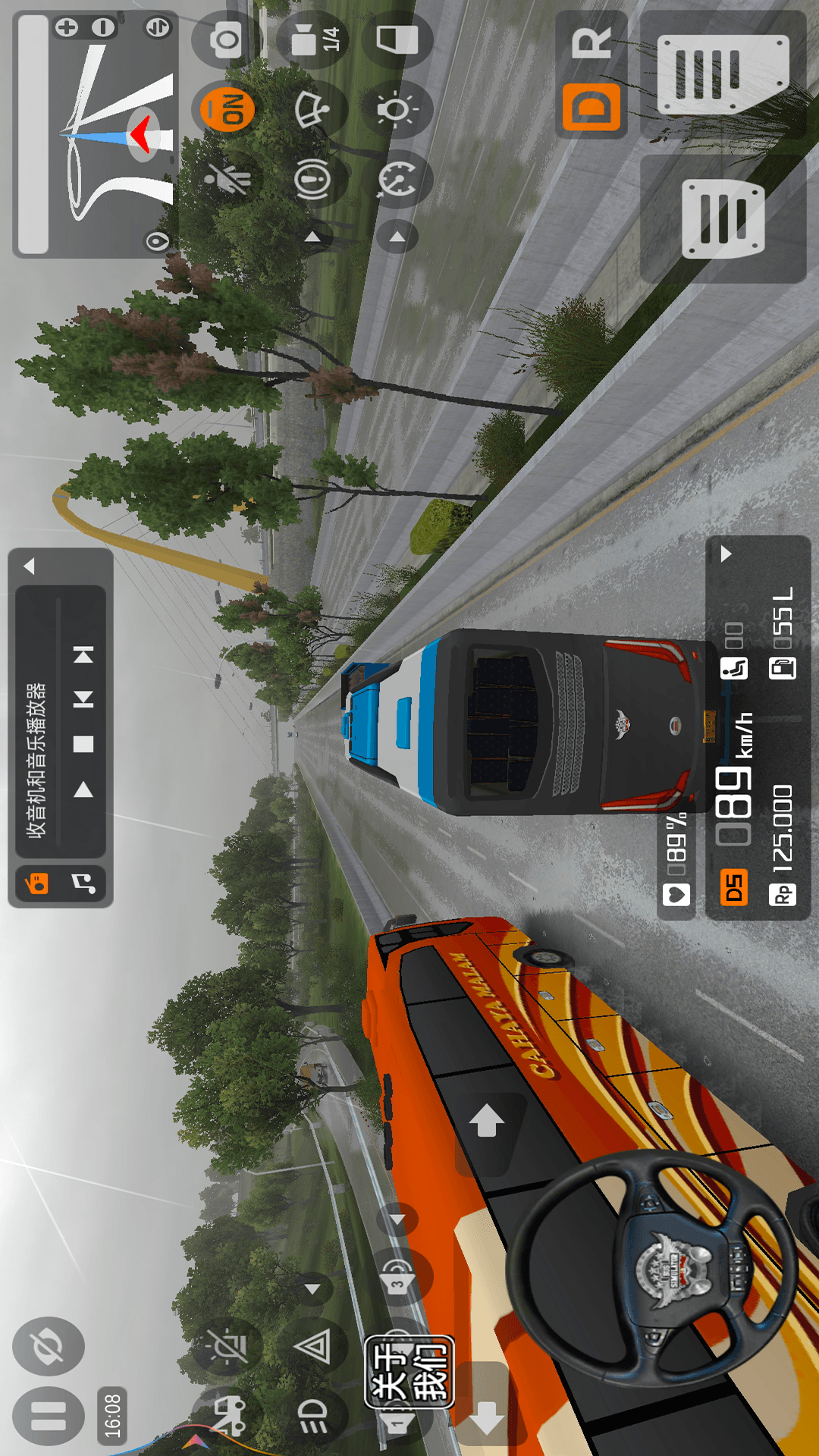Click the minimap location pin icon

pyautogui.click(x=157, y=242)
